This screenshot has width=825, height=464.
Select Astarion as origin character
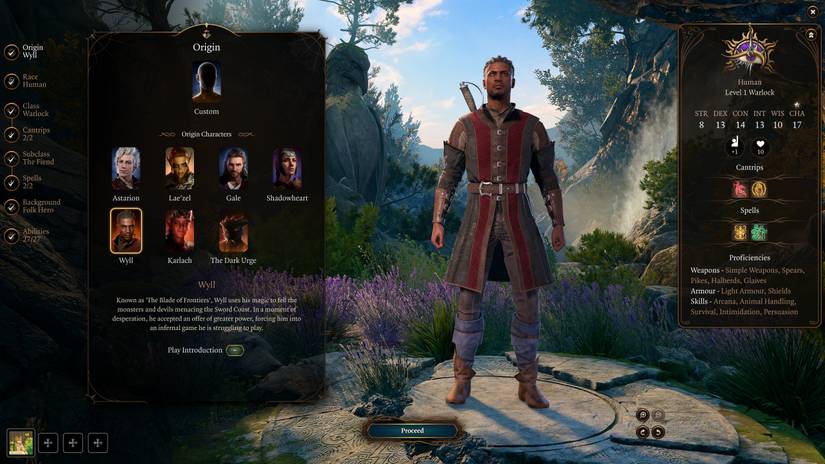(x=126, y=169)
